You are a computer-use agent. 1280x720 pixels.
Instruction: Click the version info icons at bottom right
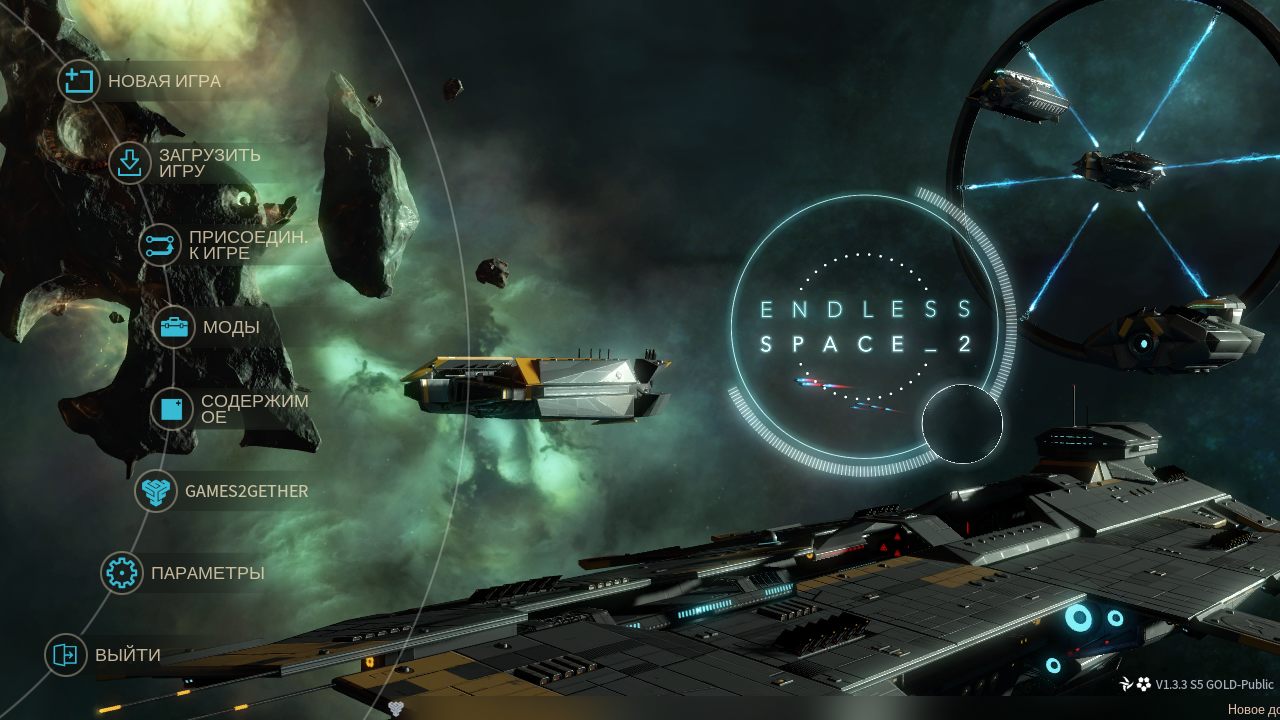point(1135,685)
